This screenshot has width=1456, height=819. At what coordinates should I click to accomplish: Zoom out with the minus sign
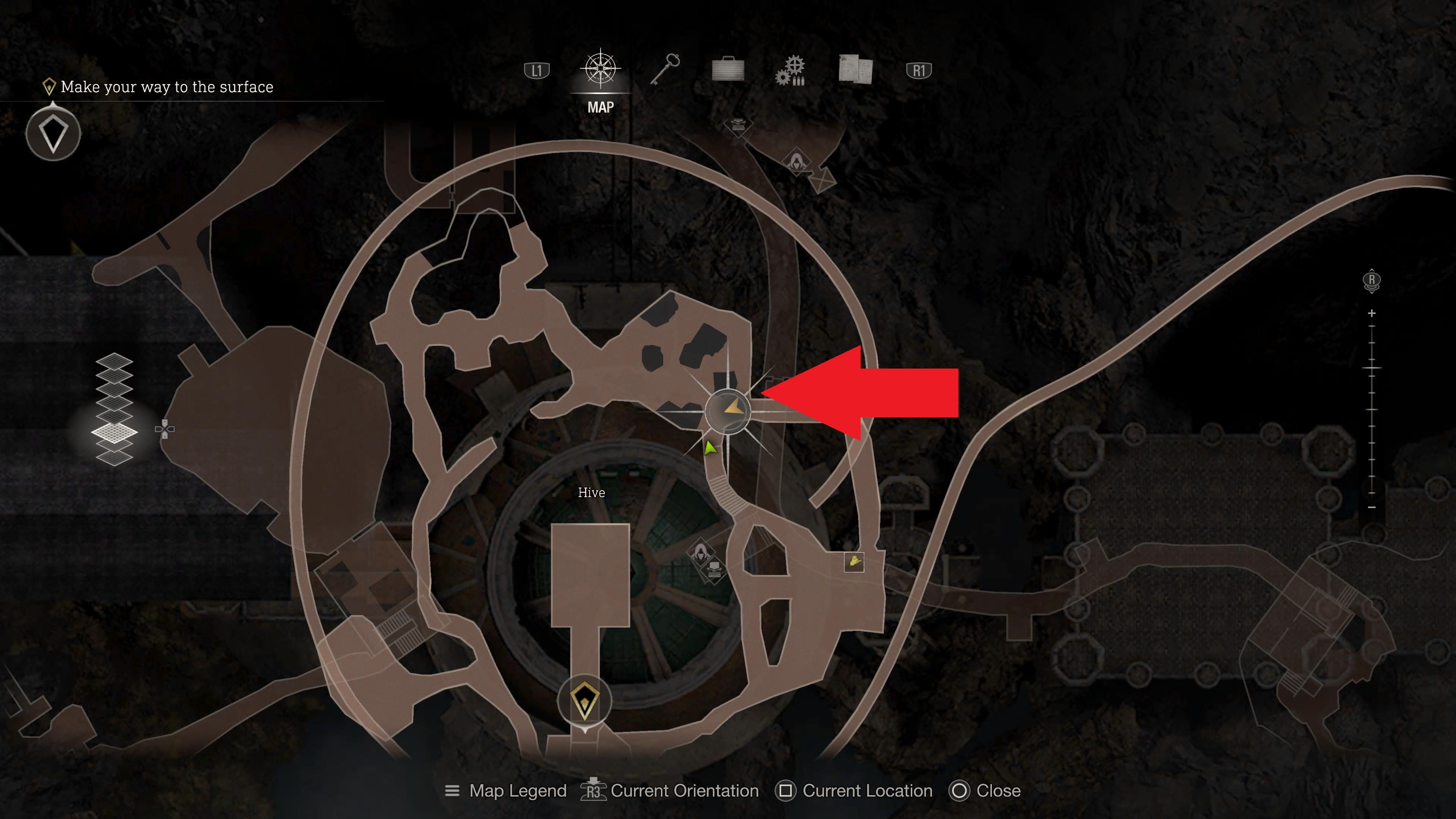(1372, 508)
